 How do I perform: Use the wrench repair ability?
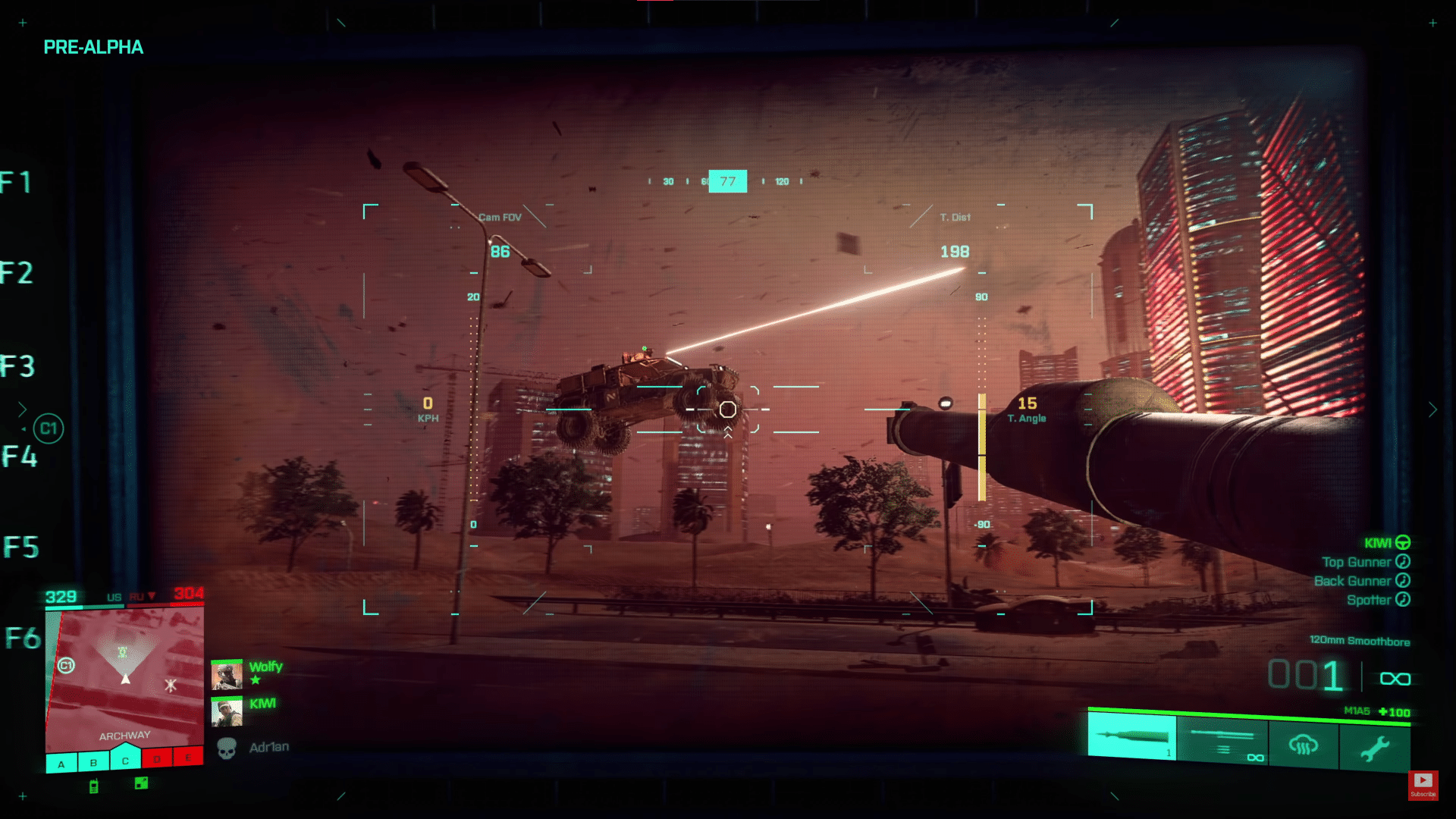pos(1374,748)
